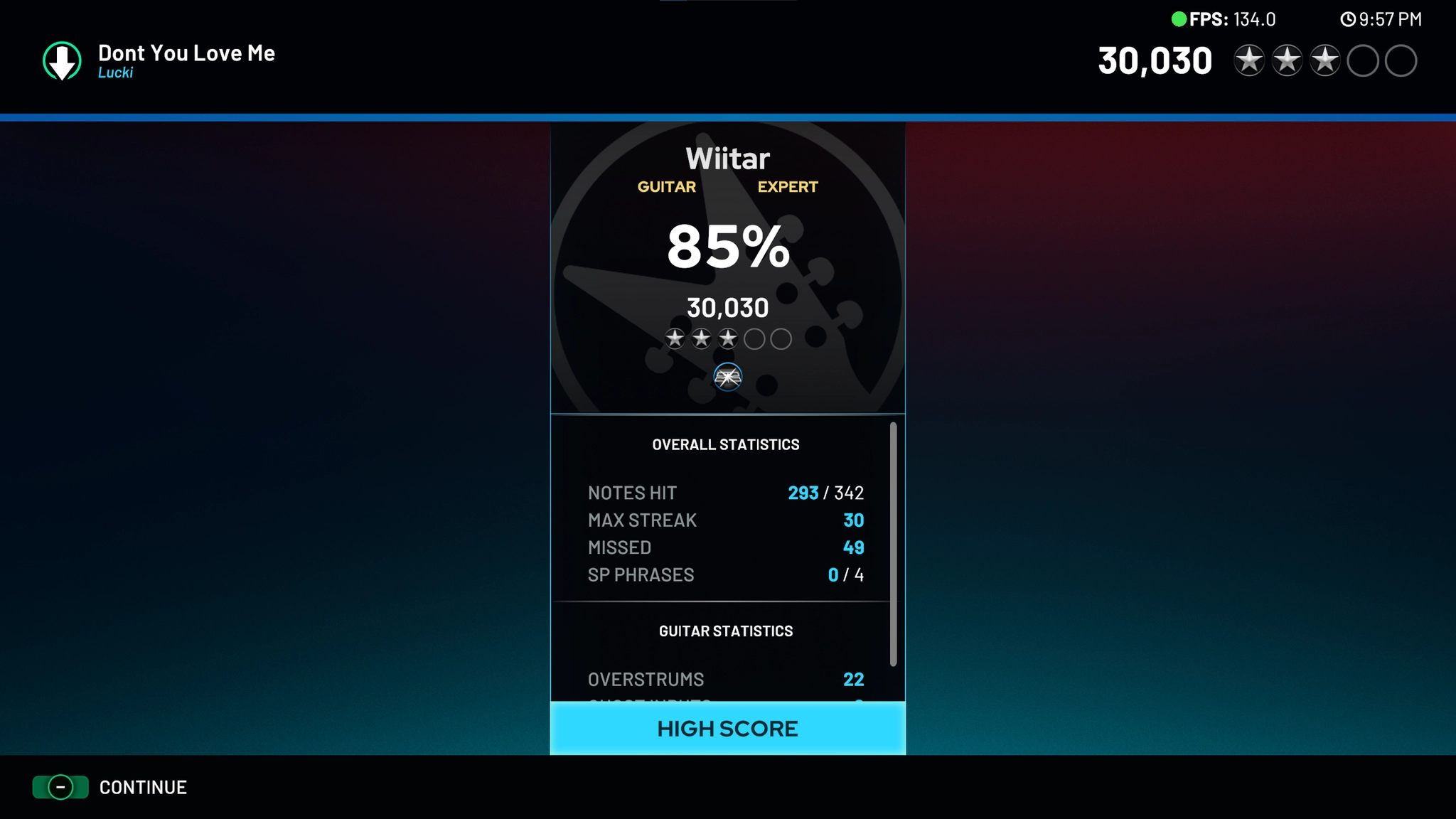Click the Continue label to proceed
The image size is (1456, 819).
click(143, 787)
